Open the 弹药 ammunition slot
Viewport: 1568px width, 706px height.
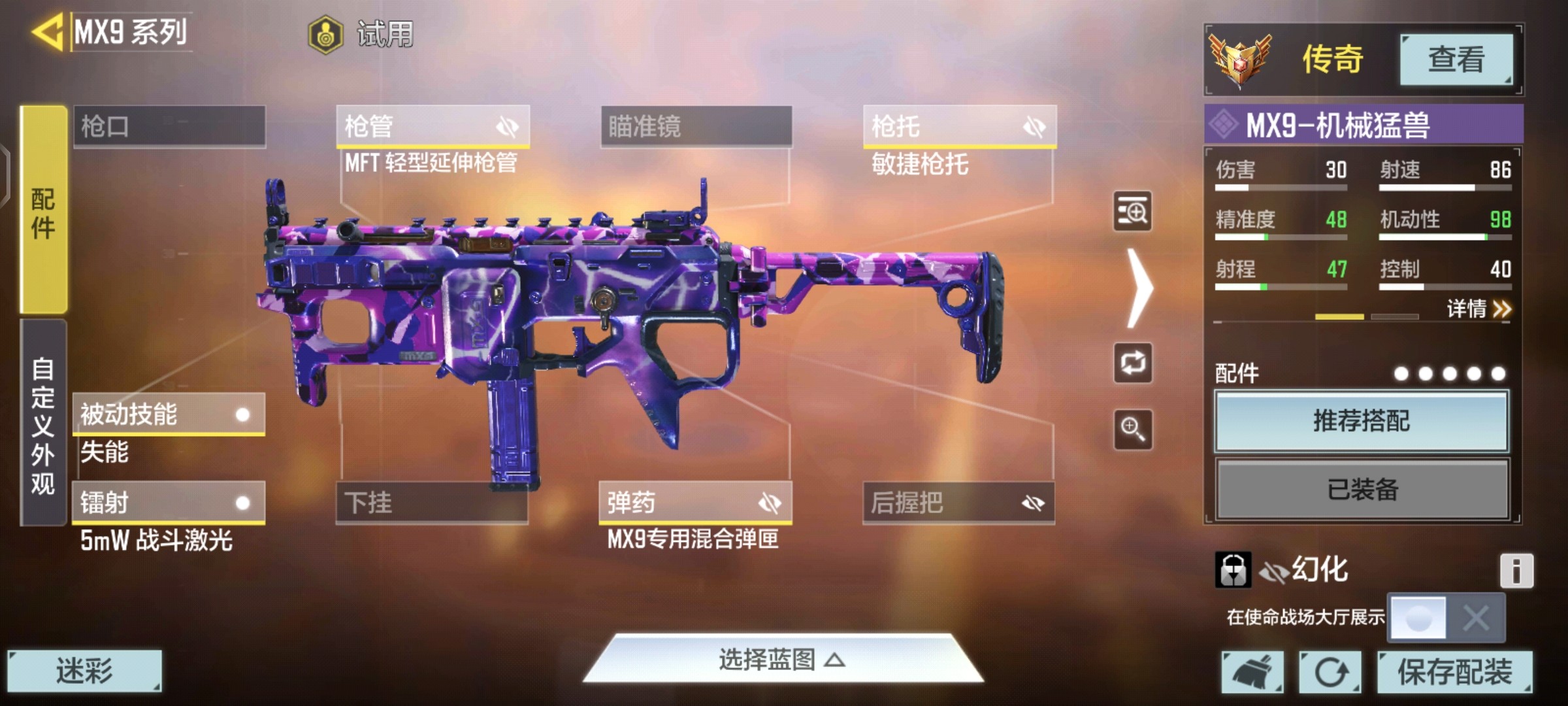point(695,503)
